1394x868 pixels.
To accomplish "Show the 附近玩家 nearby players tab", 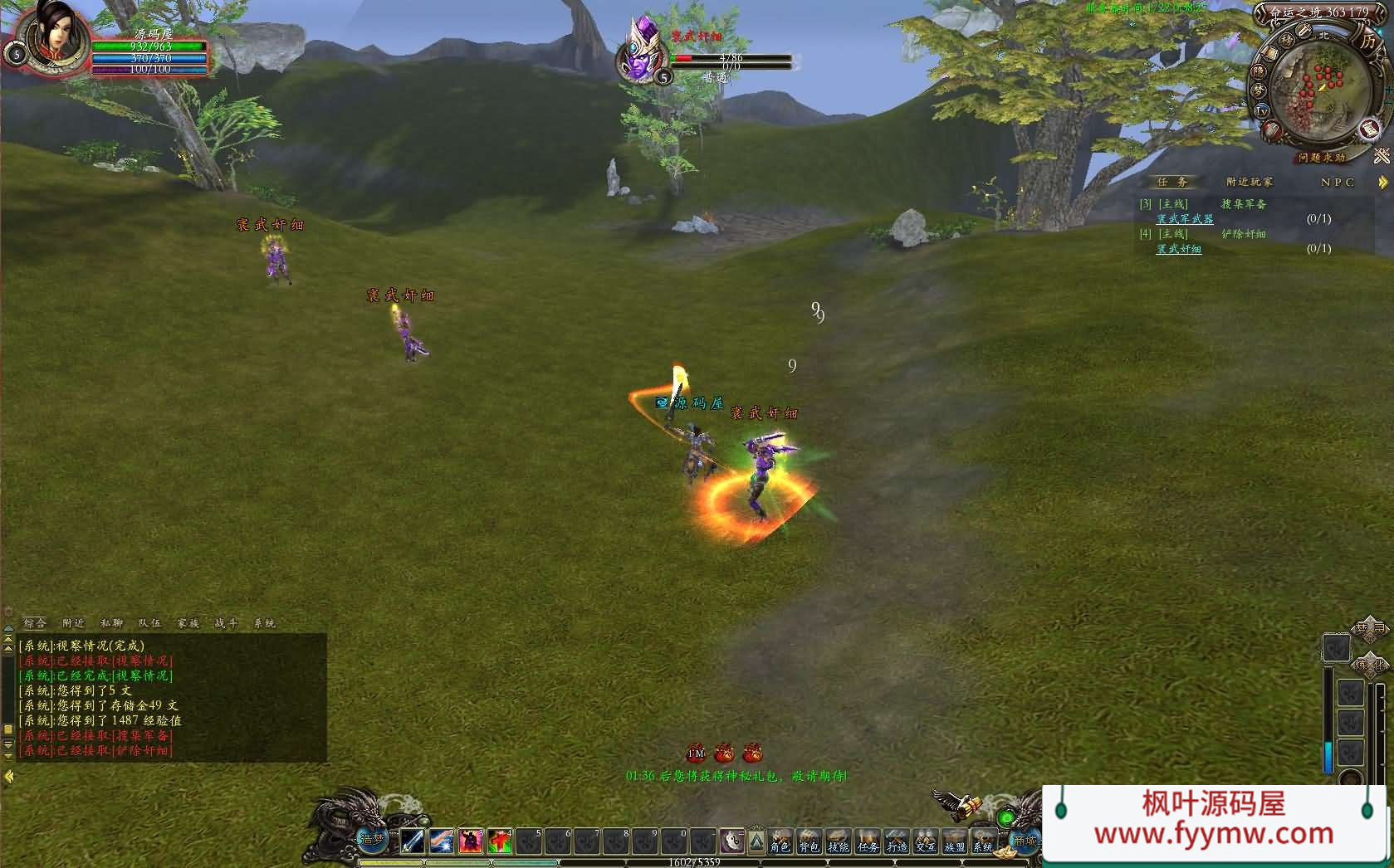I will coord(1249,182).
